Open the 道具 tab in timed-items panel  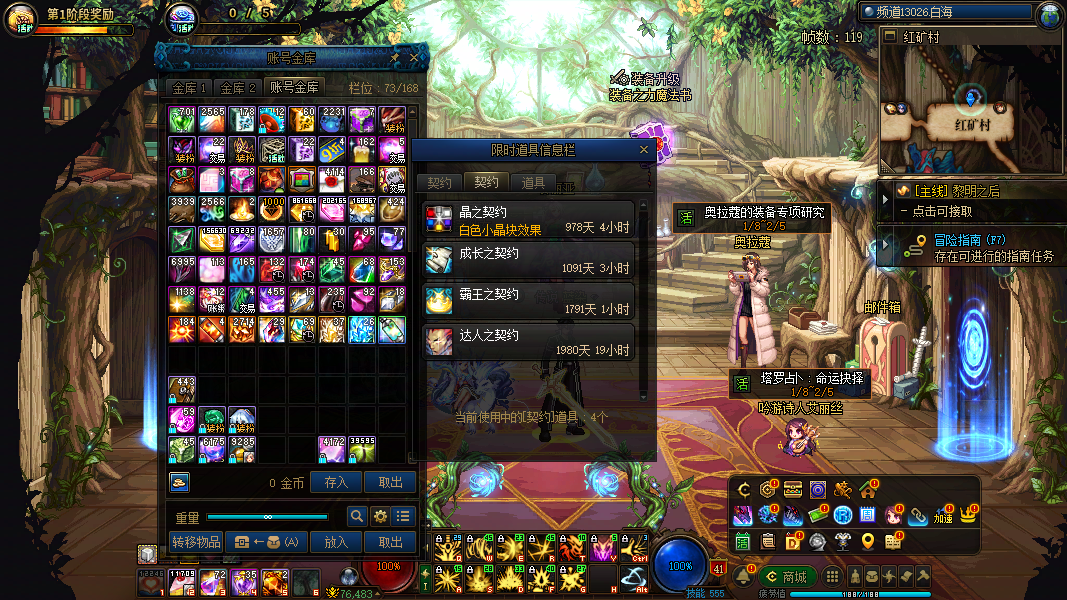533,183
